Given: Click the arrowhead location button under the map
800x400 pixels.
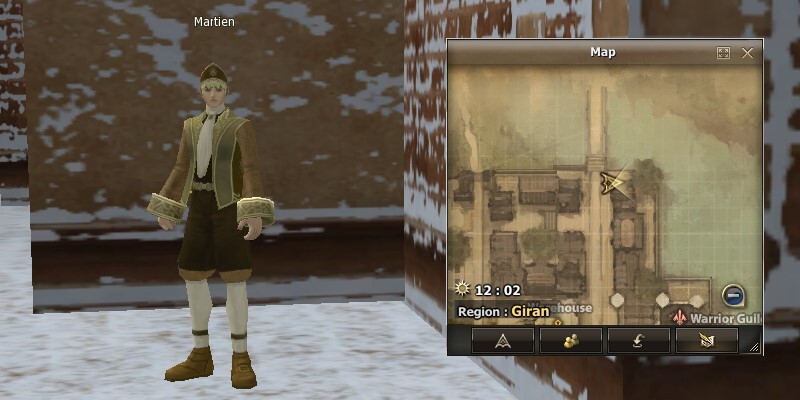Looking at the screenshot, I should click(503, 341).
